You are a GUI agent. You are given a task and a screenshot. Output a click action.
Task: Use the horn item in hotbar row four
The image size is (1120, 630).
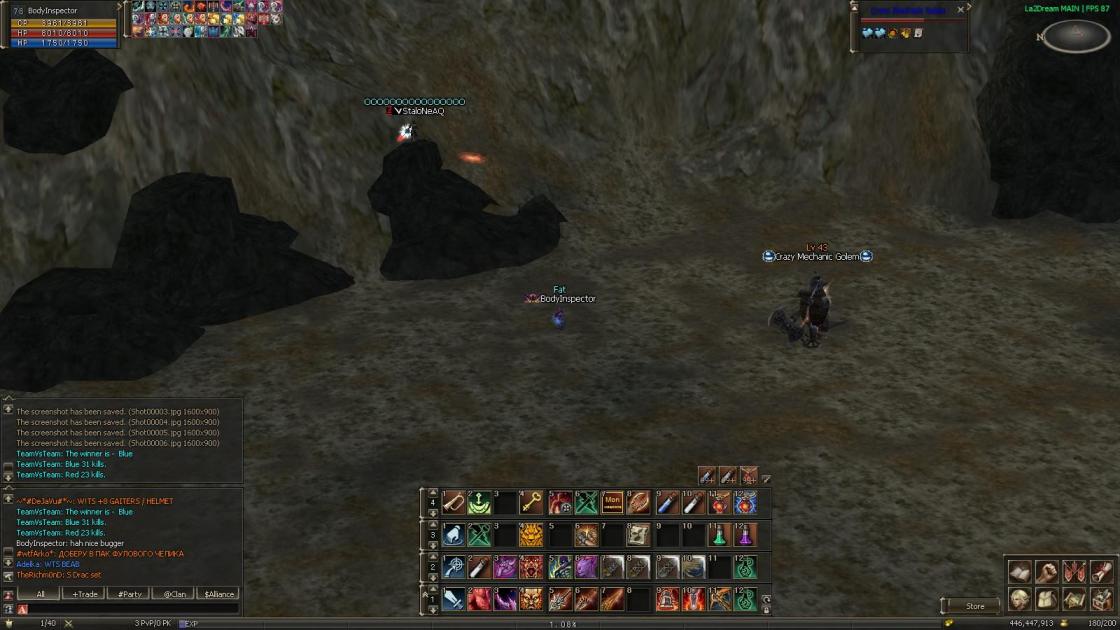click(454, 501)
